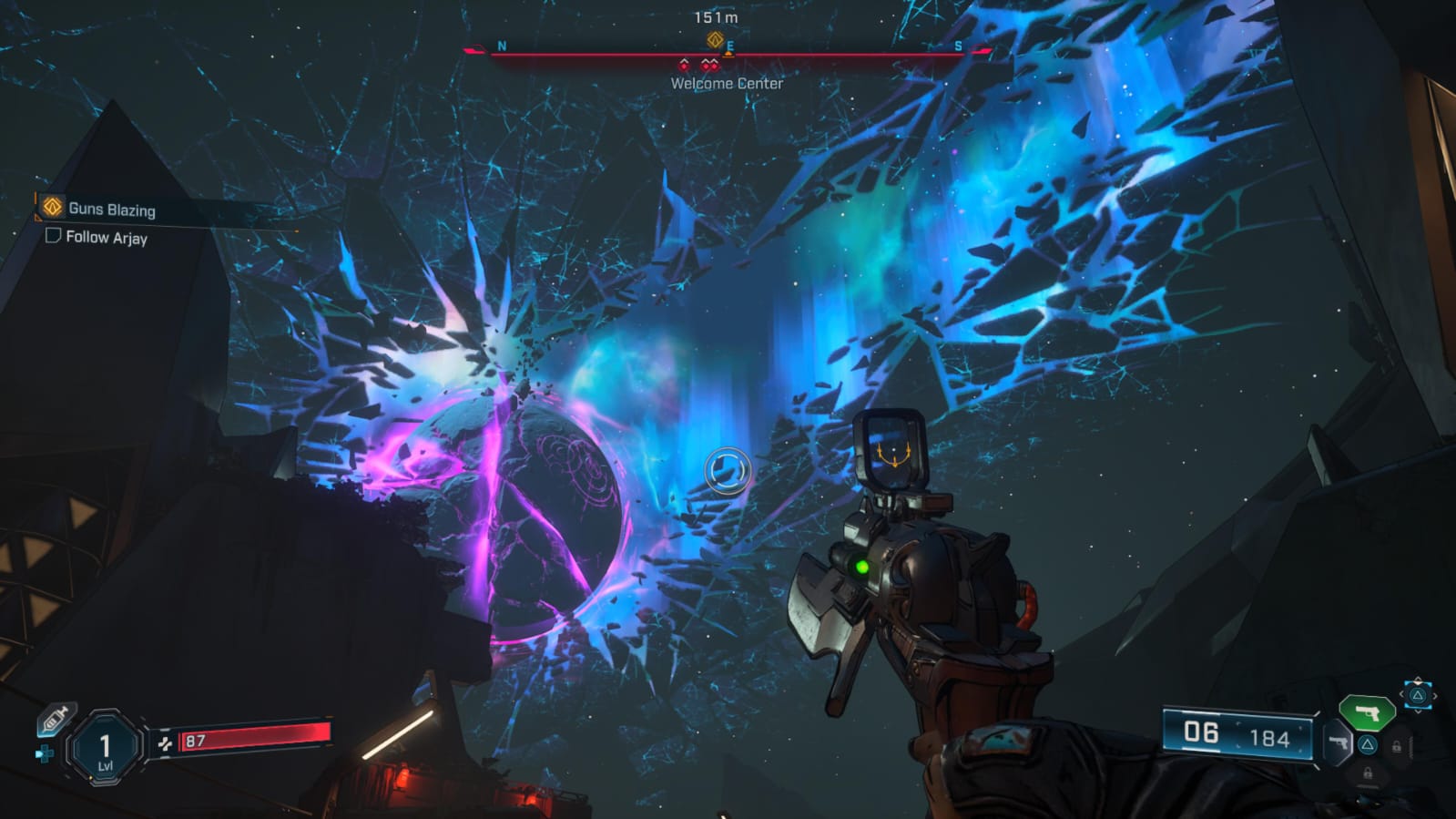Viewport: 1456px width, 819px height.
Task: Open the level 1 character badge
Action: coord(105,748)
